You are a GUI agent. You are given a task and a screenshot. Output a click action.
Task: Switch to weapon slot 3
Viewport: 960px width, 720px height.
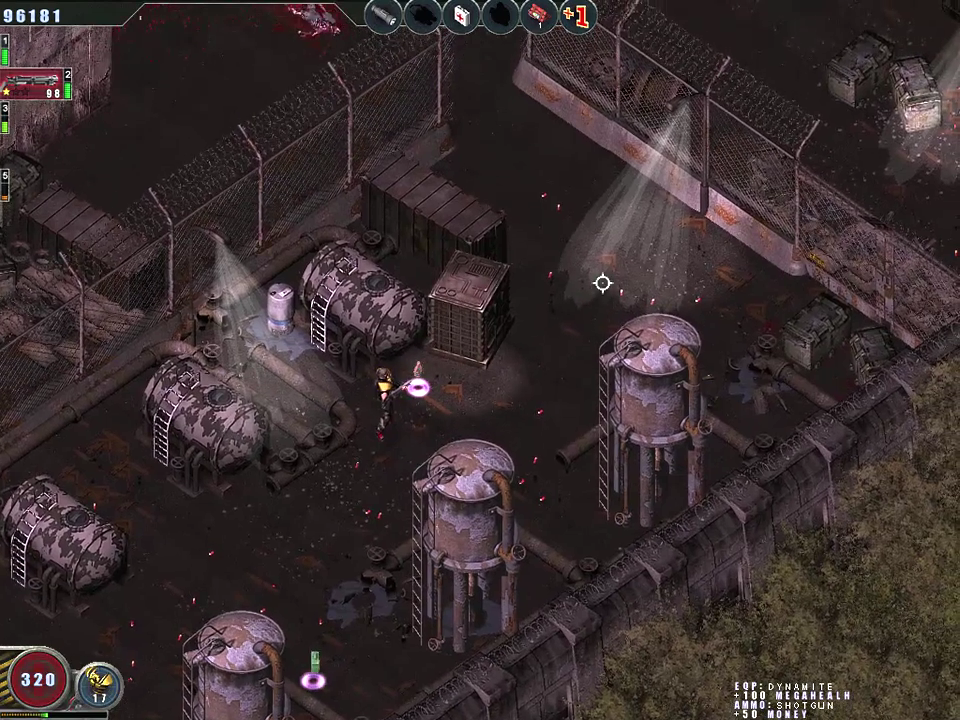pyautogui.click(x=5, y=118)
